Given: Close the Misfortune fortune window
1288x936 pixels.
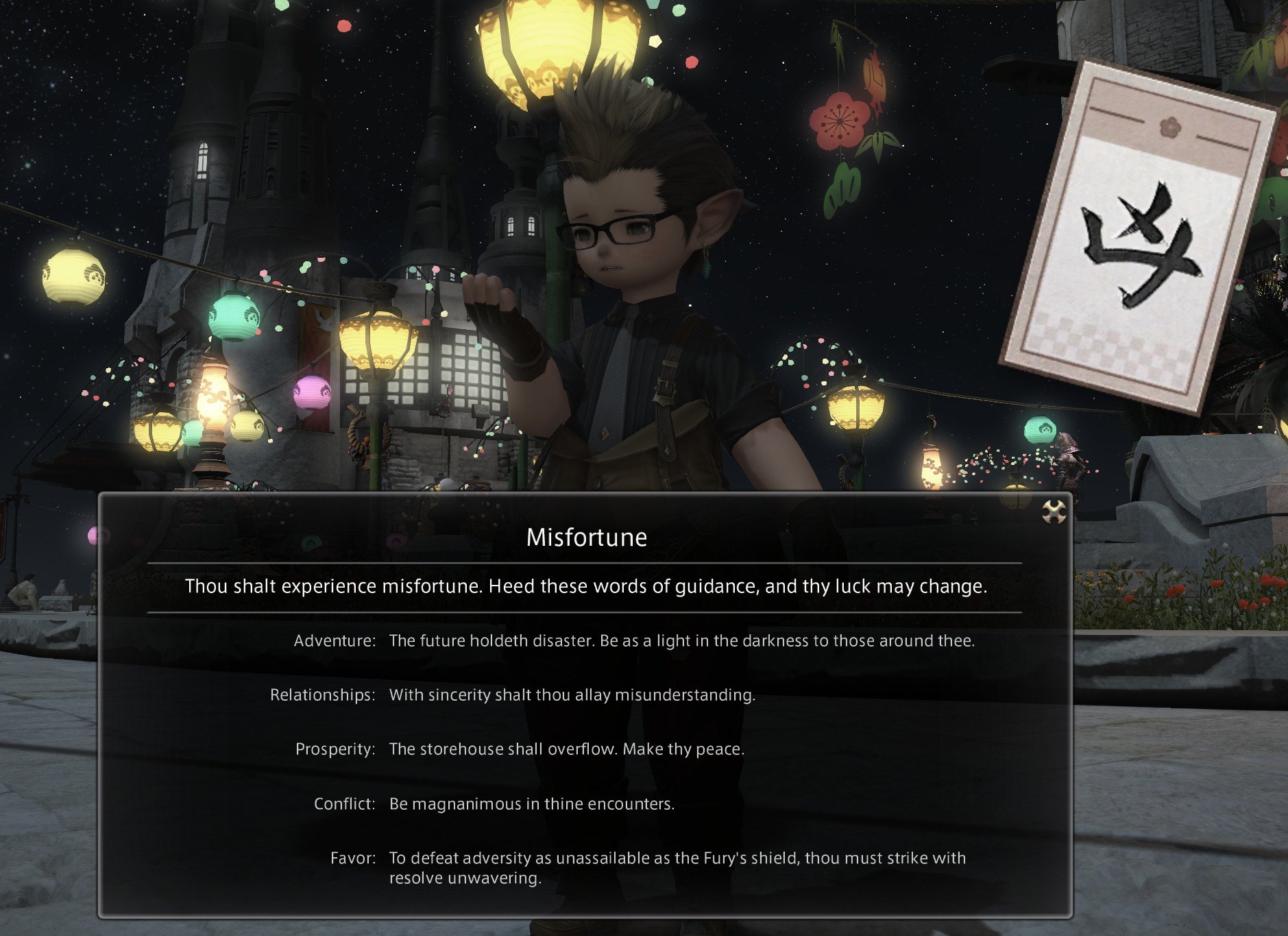Looking at the screenshot, I should 1054,512.
